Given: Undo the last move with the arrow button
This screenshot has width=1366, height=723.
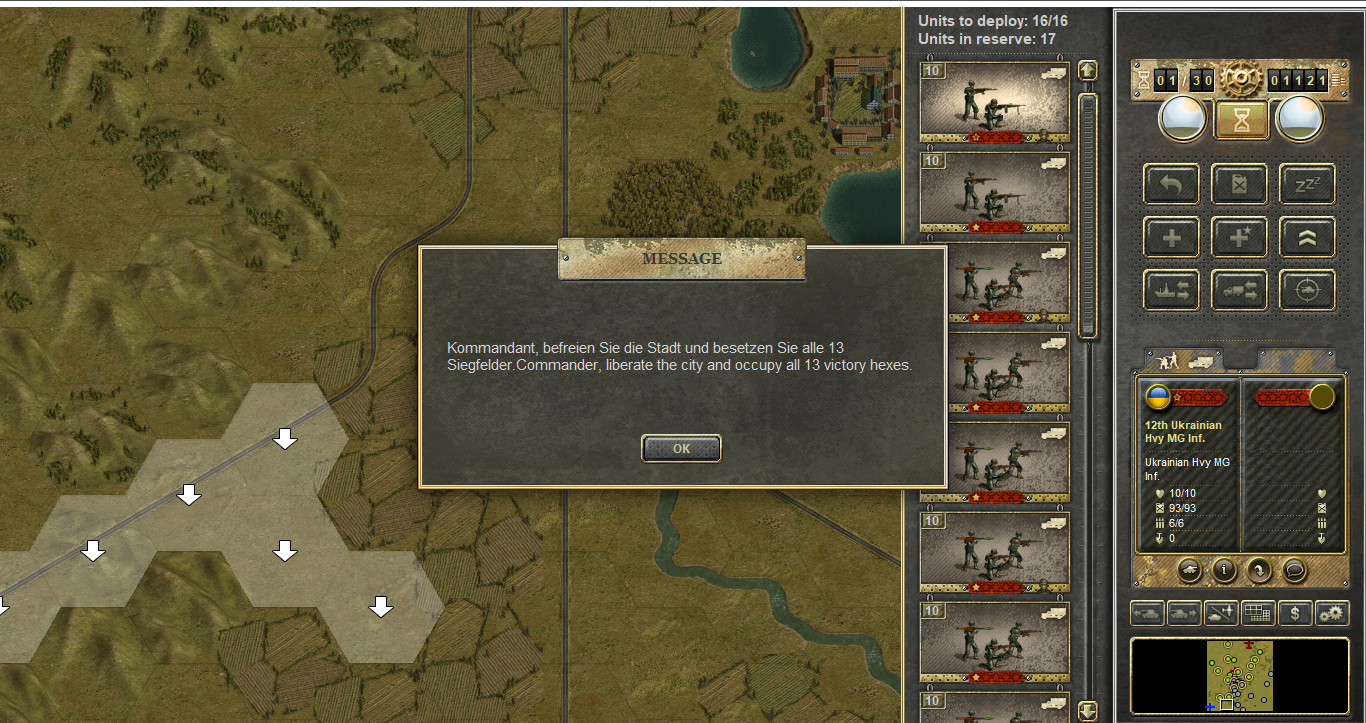Looking at the screenshot, I should tap(1171, 185).
